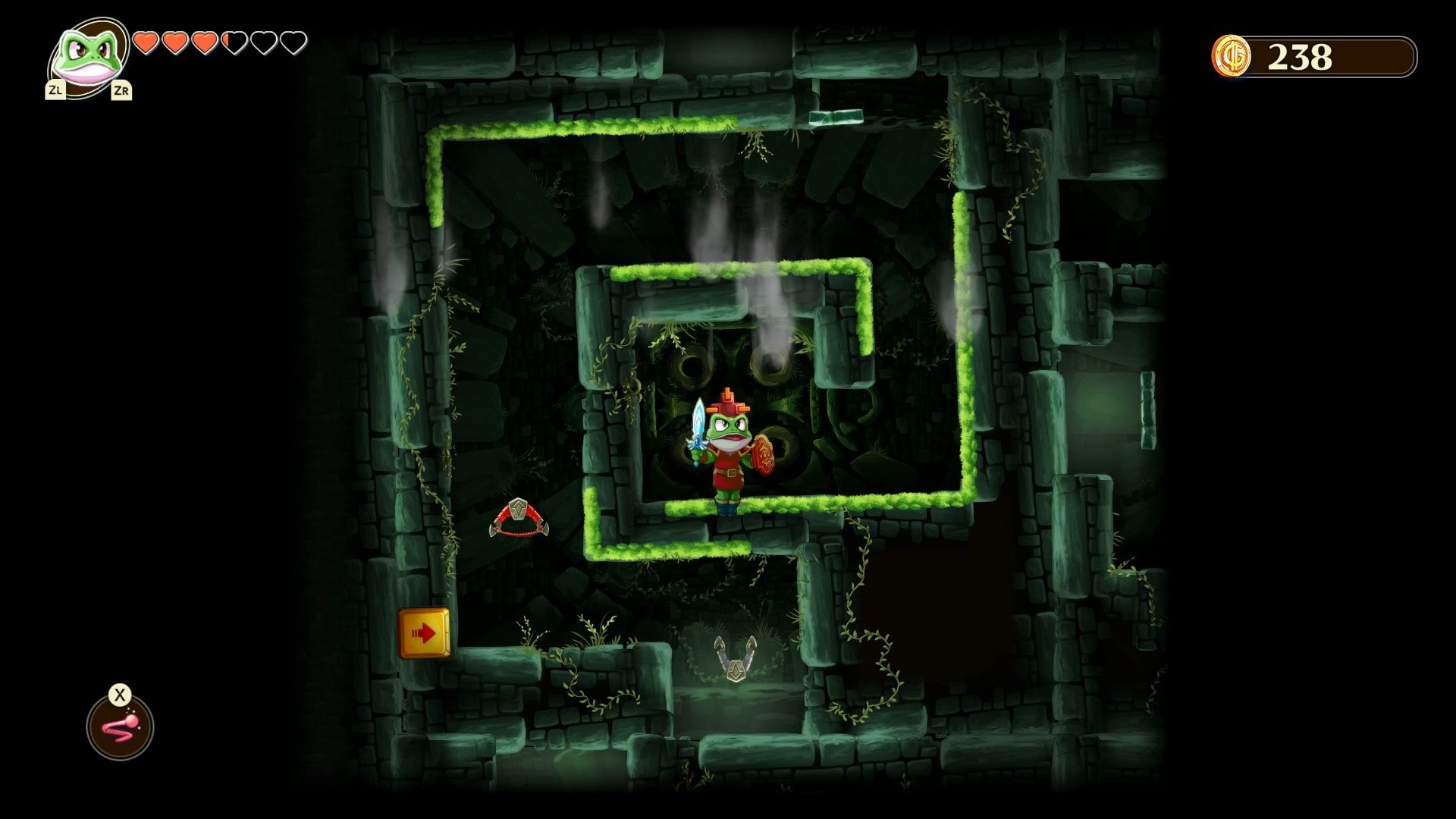Image resolution: width=1456 pixels, height=819 pixels.
Task: Select the frog portrait in the HUD
Action: (87, 57)
